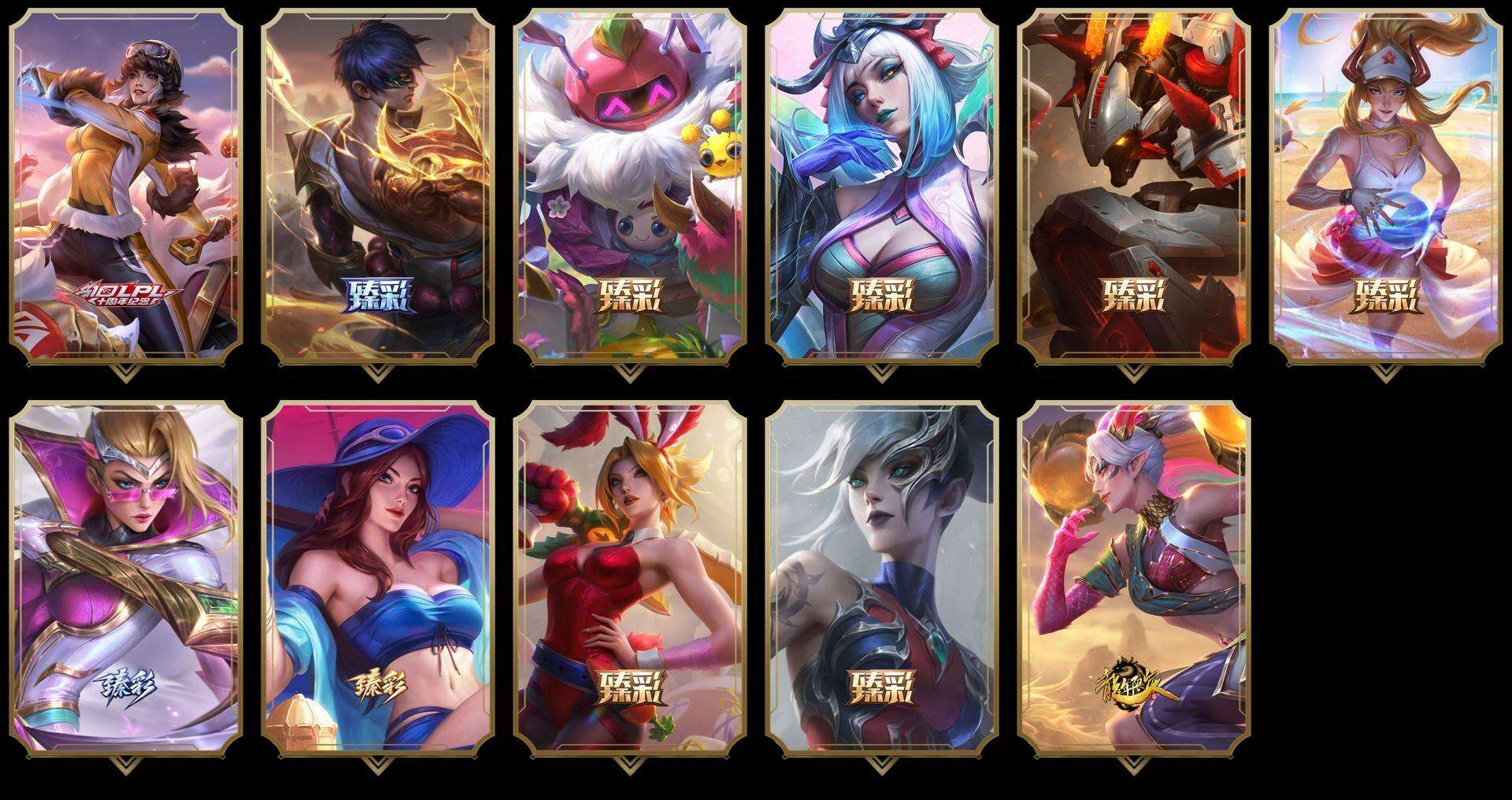The width and height of the screenshot is (1512, 800).
Task: Pick the pink bee robot skin card
Action: tap(630, 186)
